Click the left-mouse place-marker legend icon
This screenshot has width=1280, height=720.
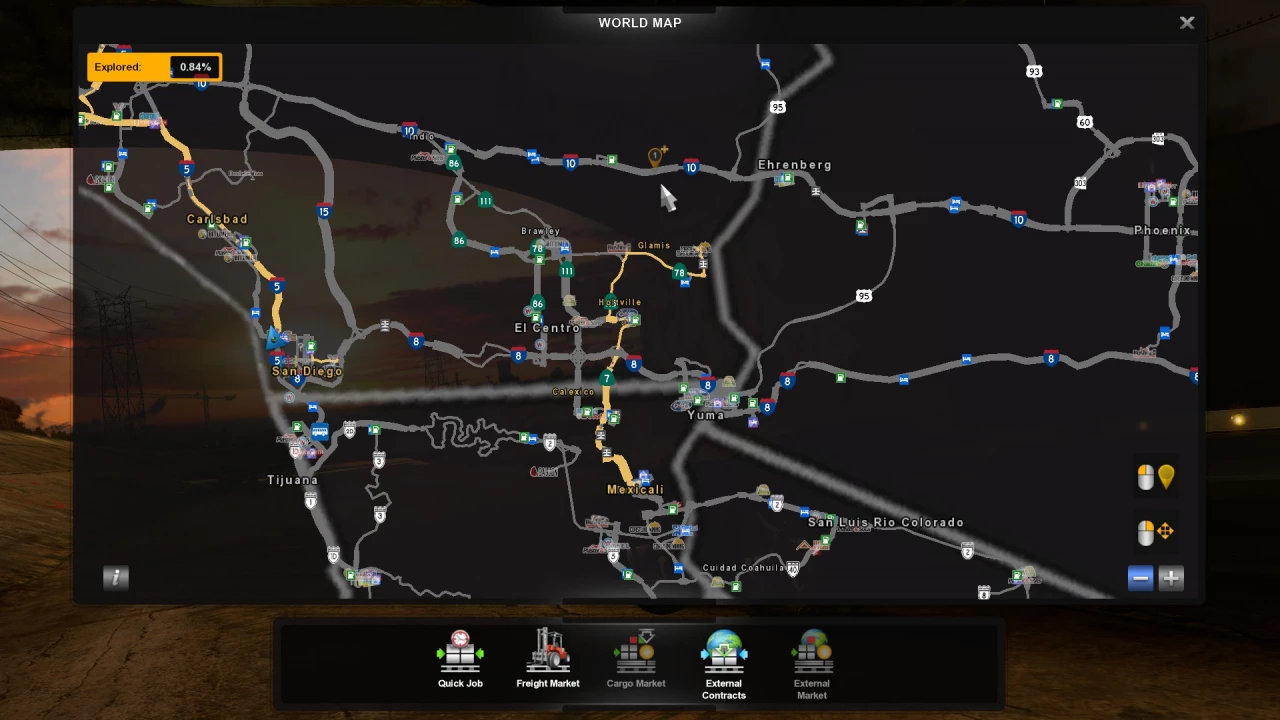click(1155, 477)
